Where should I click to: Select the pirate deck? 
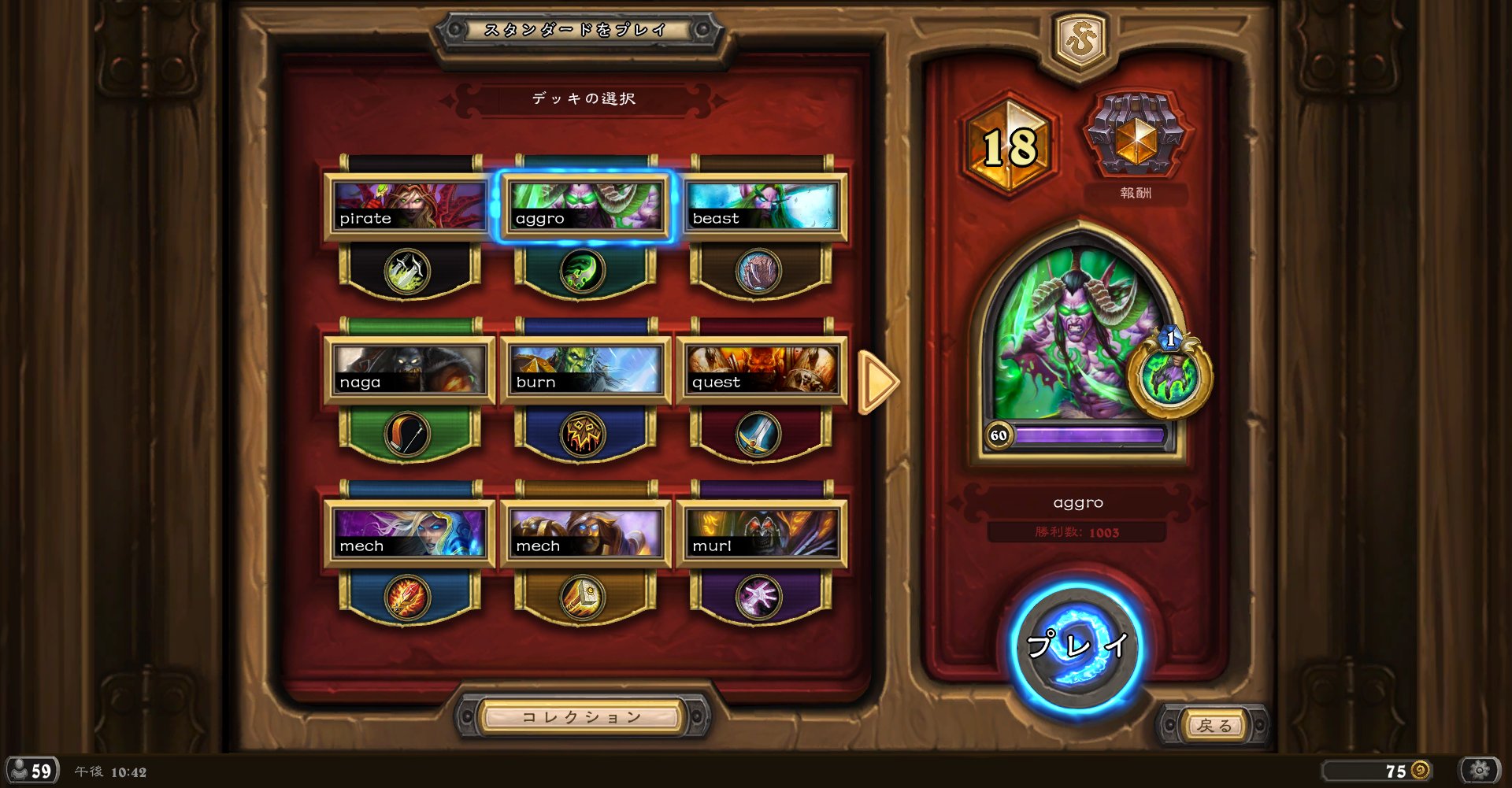(408, 206)
